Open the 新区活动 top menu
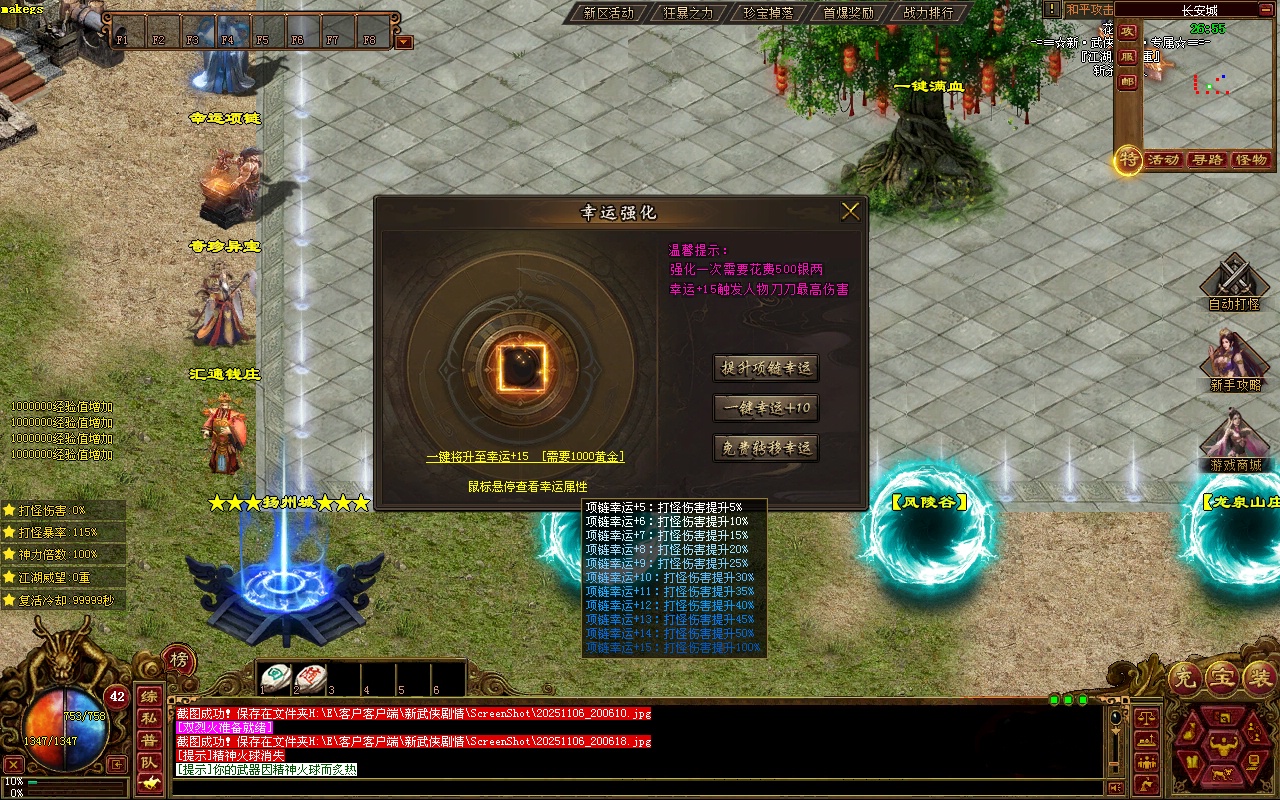Viewport: 1280px width, 800px height. [608, 13]
